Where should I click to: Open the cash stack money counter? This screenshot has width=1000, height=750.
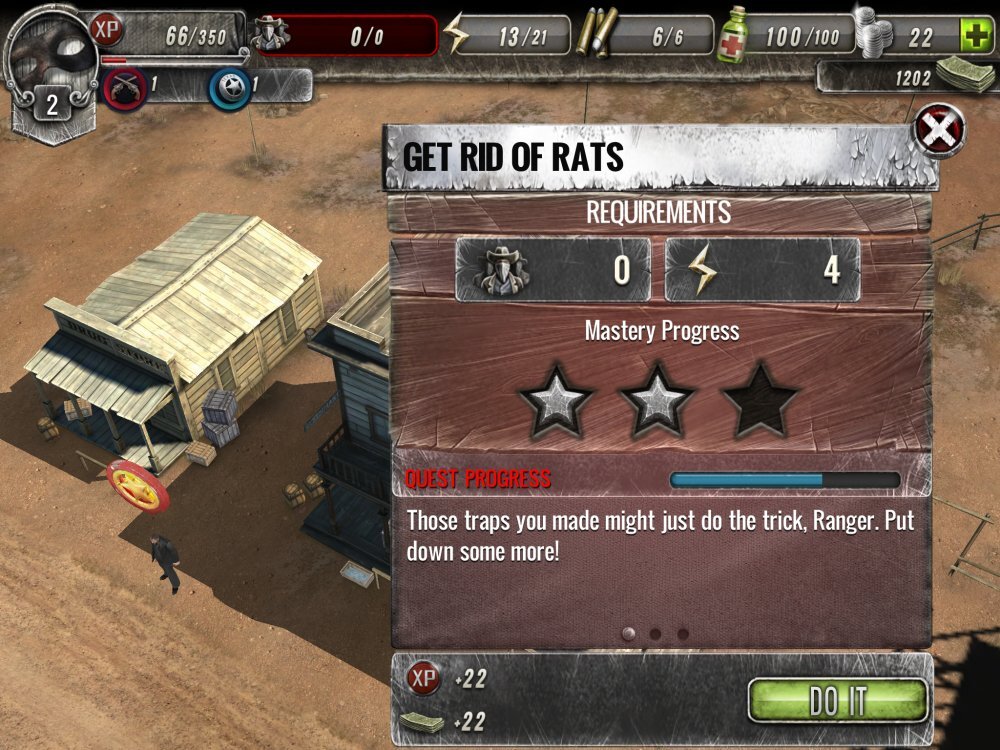[905, 76]
